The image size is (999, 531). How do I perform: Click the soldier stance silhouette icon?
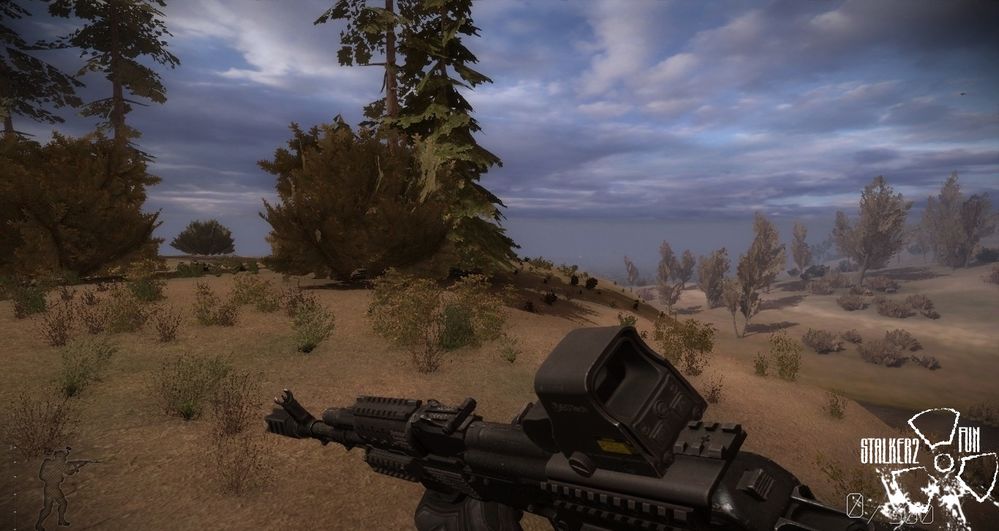click(x=58, y=485)
